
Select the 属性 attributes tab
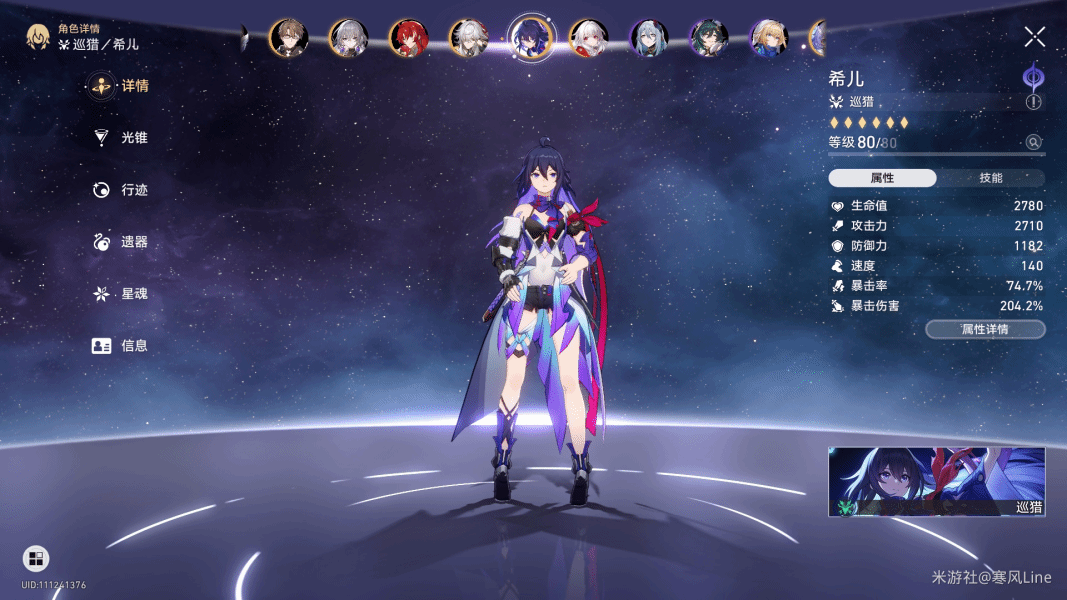click(882, 178)
